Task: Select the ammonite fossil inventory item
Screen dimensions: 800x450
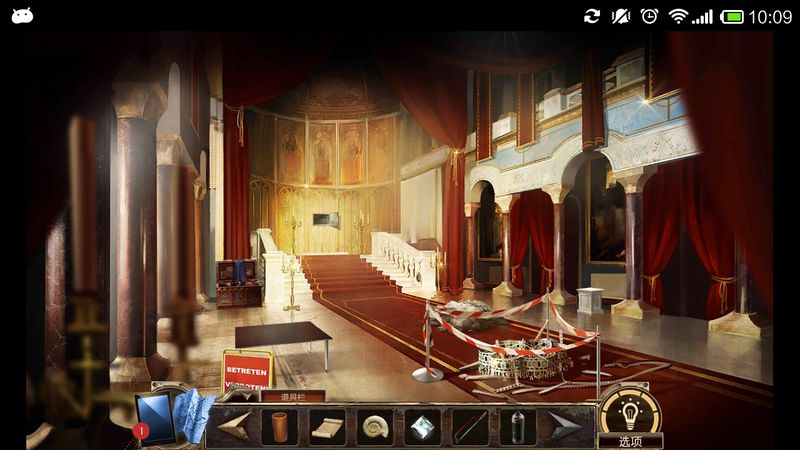Action: tap(375, 427)
